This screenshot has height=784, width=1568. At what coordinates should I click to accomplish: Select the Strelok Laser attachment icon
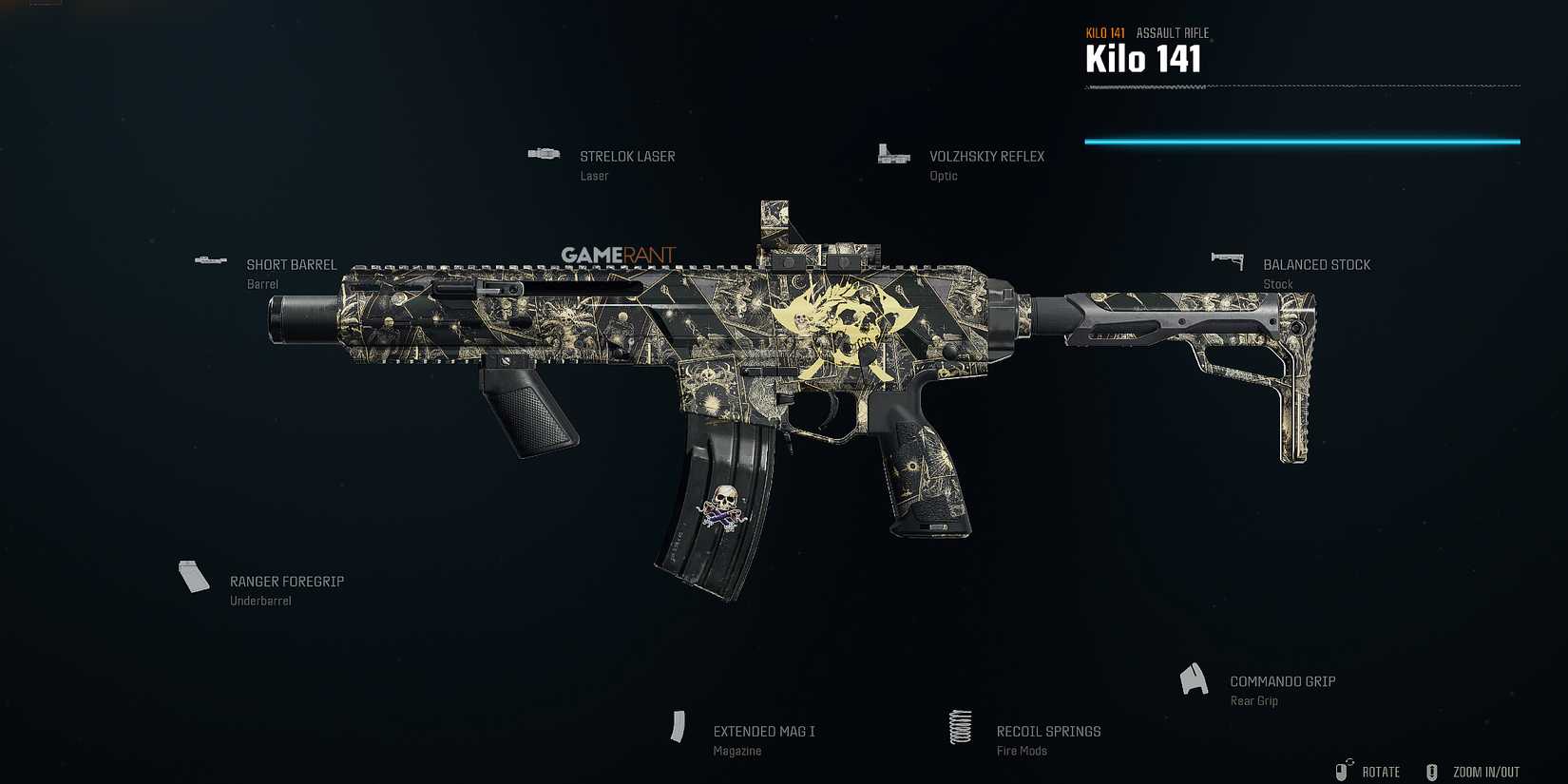pos(543,153)
